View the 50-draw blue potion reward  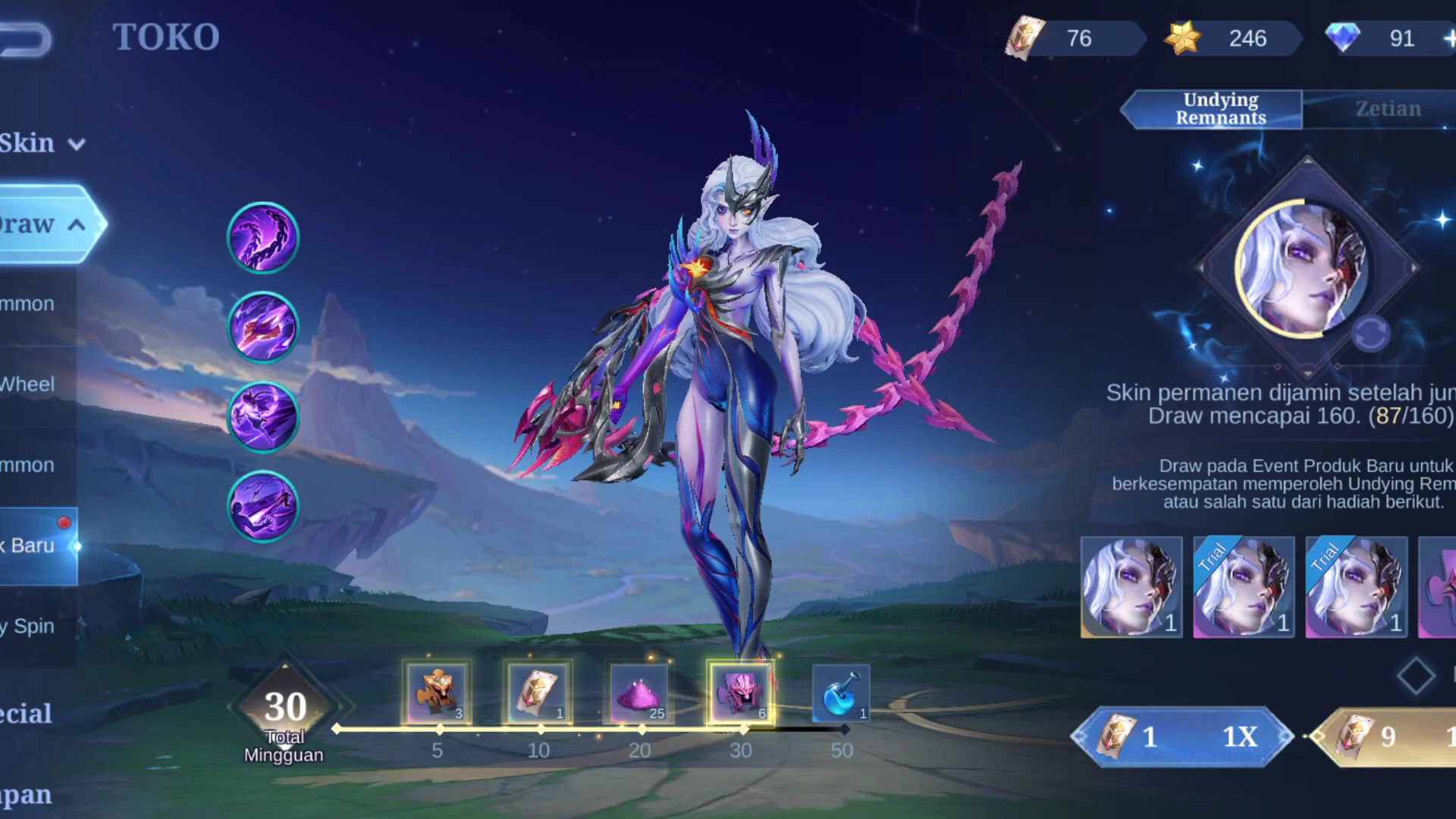coord(841,692)
